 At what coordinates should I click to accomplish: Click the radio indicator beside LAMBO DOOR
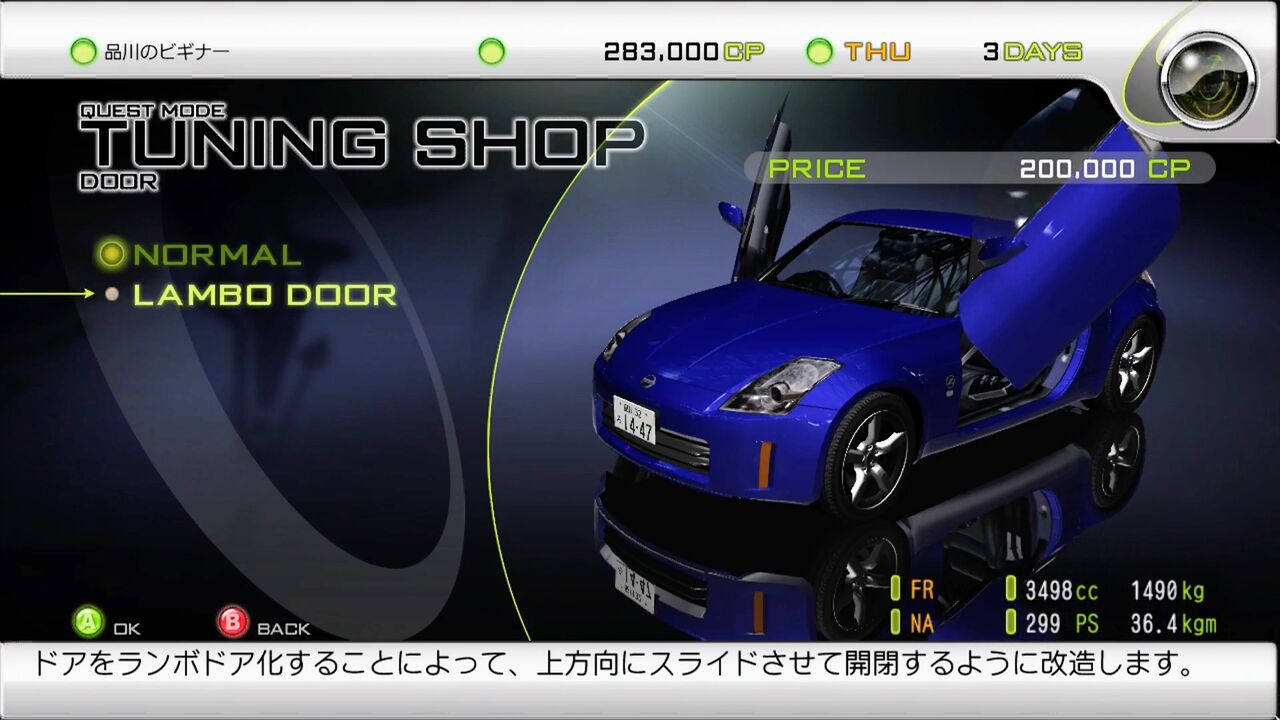click(113, 294)
